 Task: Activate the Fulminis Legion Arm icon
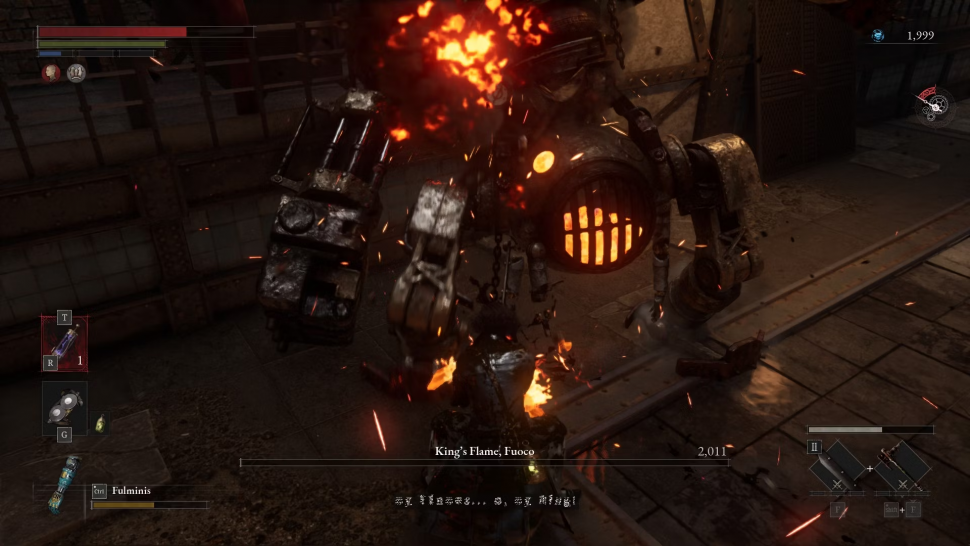(64, 484)
